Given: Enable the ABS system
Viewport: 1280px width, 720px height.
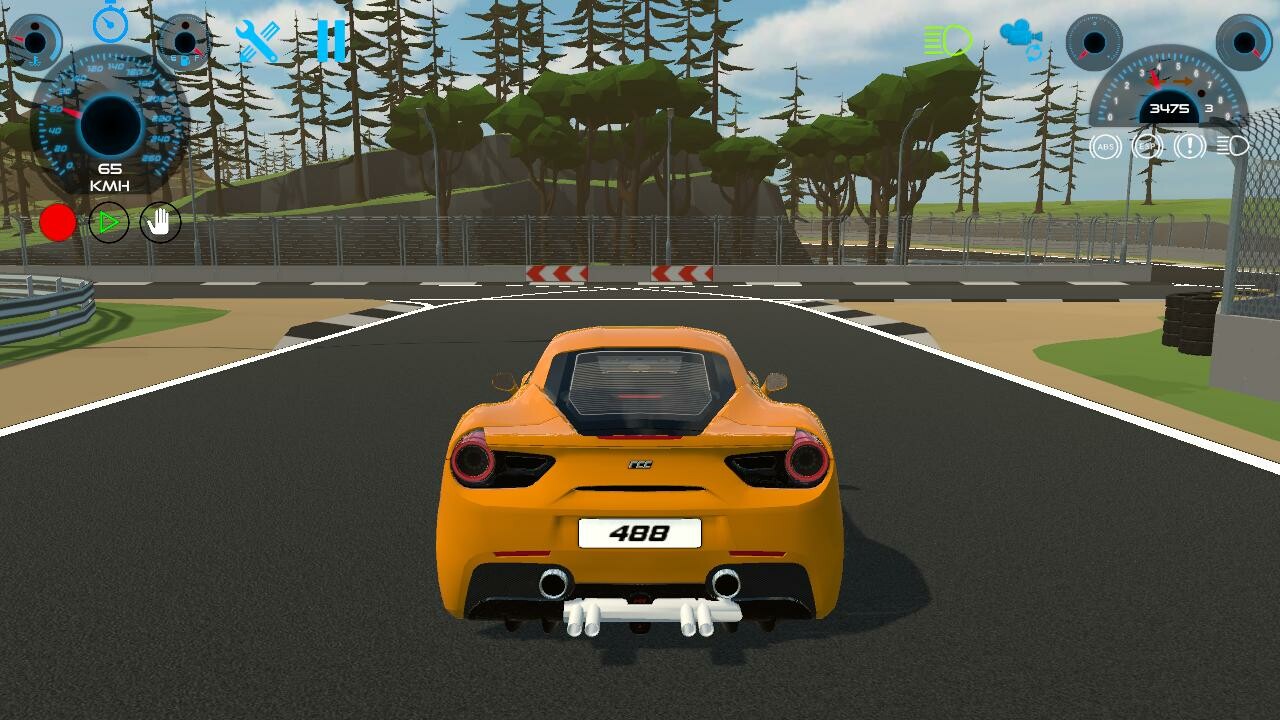Looking at the screenshot, I should [1104, 145].
